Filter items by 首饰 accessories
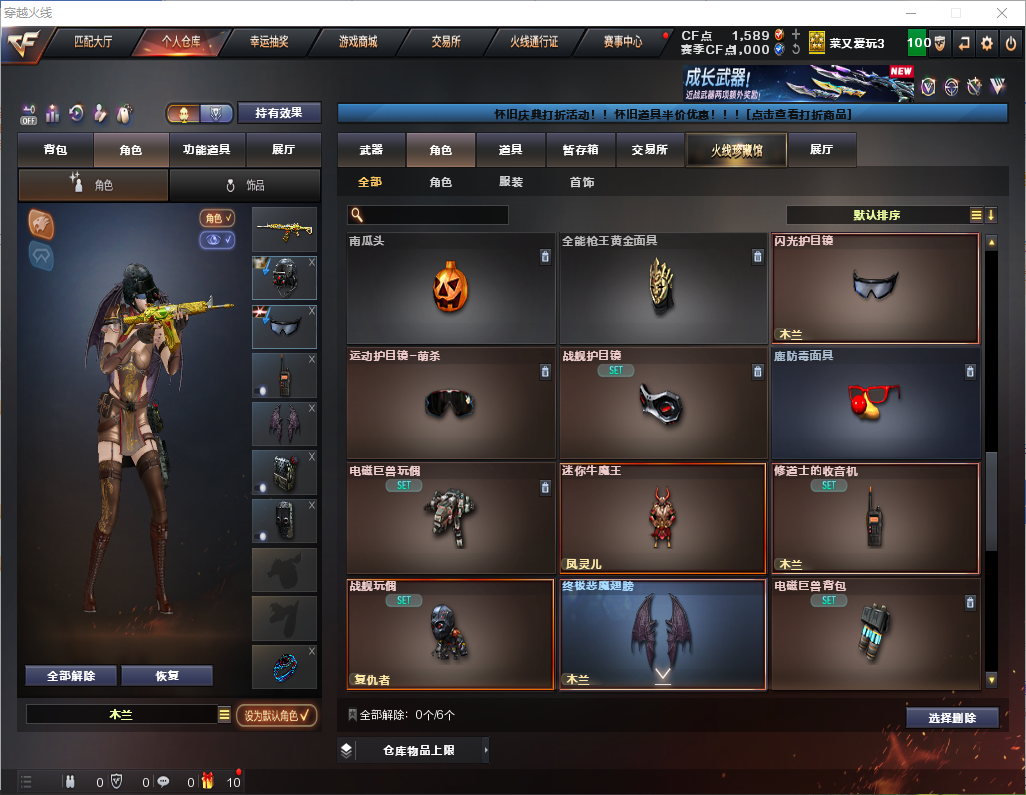 582,183
